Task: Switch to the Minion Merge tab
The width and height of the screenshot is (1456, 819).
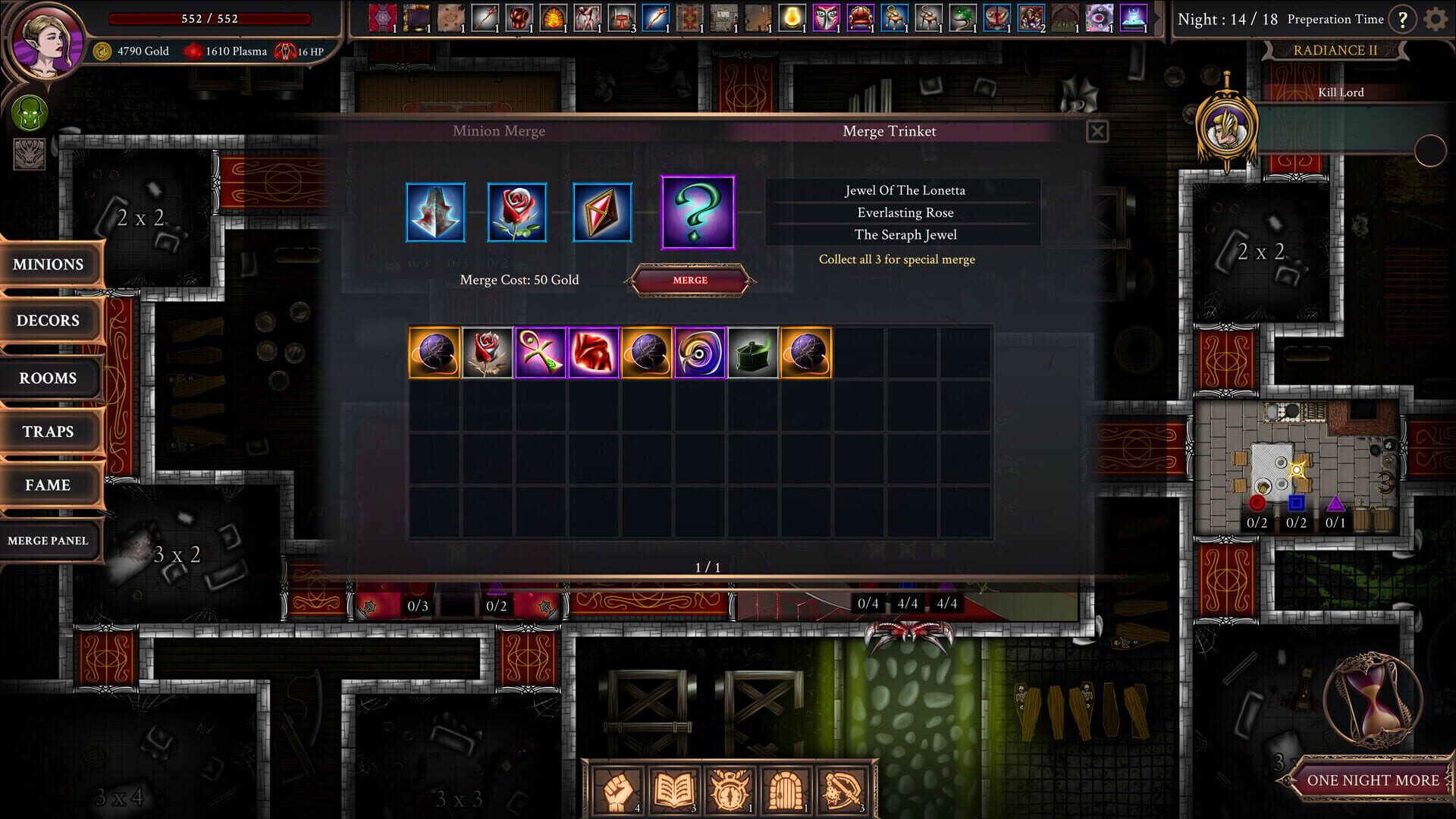Action: (500, 131)
